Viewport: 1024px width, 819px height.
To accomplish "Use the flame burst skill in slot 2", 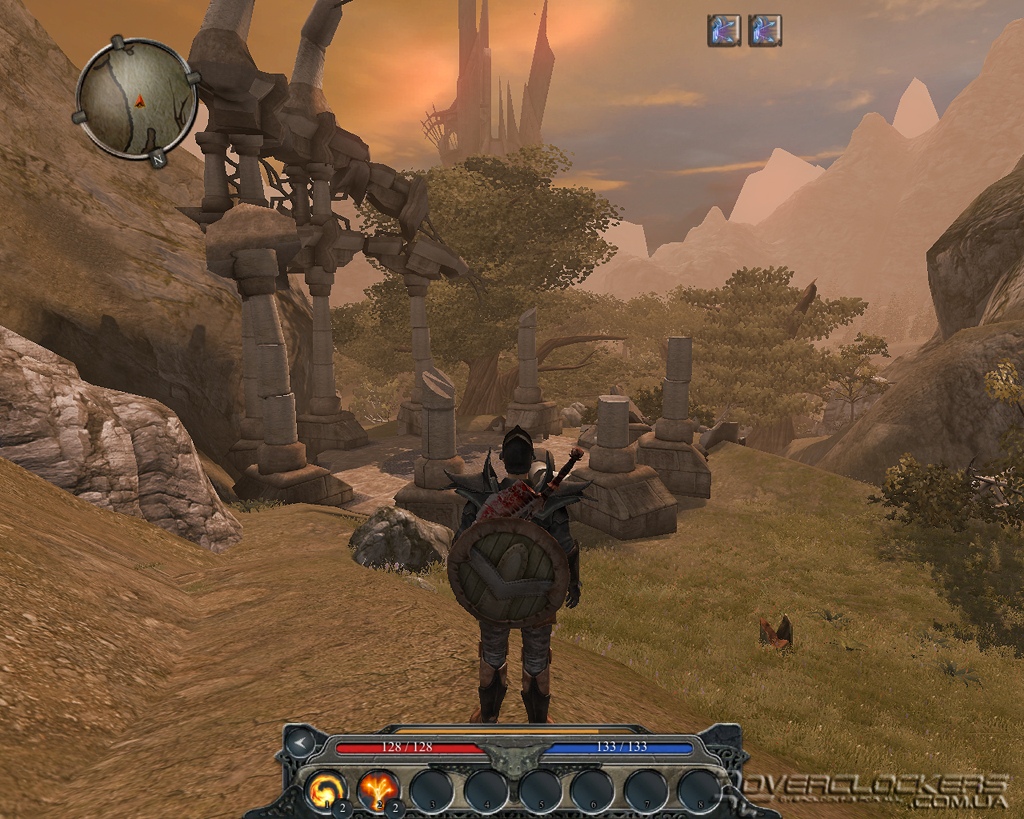I will point(378,788).
